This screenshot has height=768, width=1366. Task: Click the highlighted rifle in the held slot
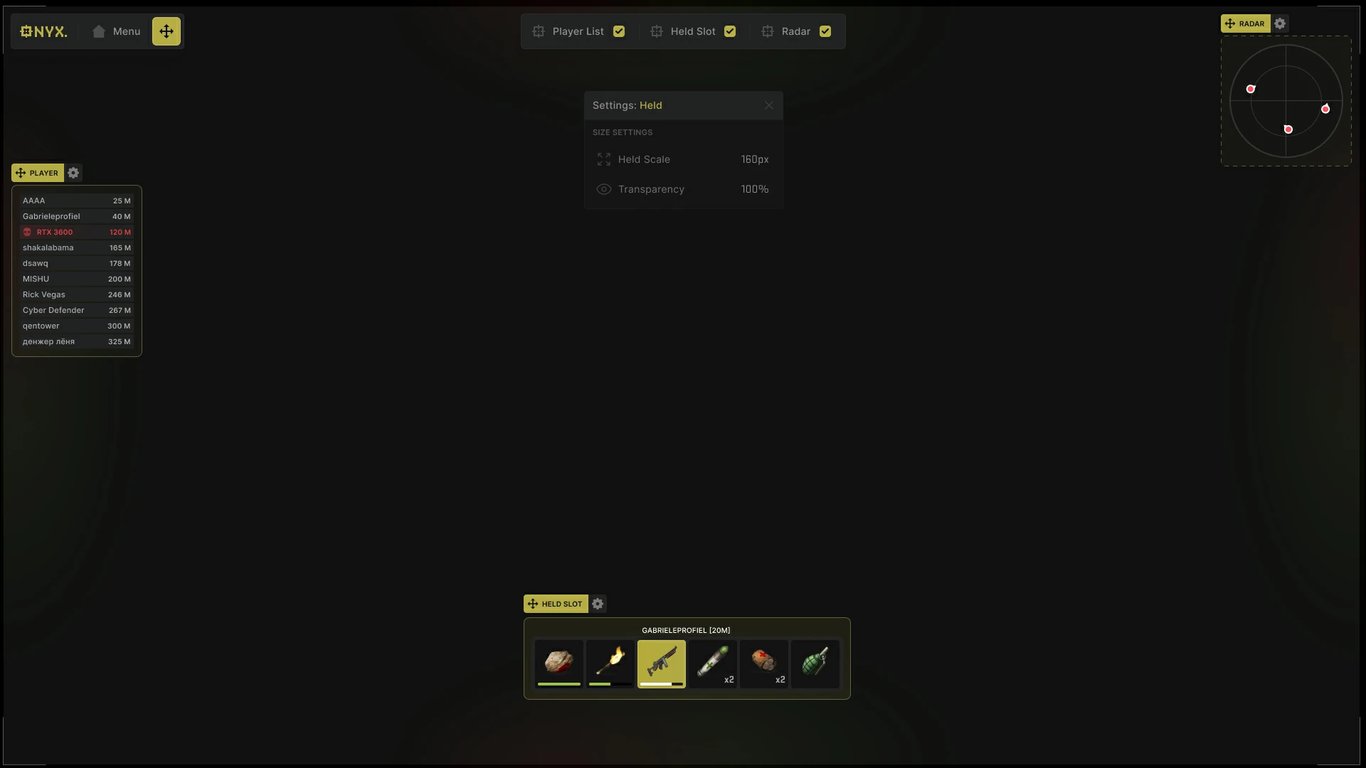(661, 661)
